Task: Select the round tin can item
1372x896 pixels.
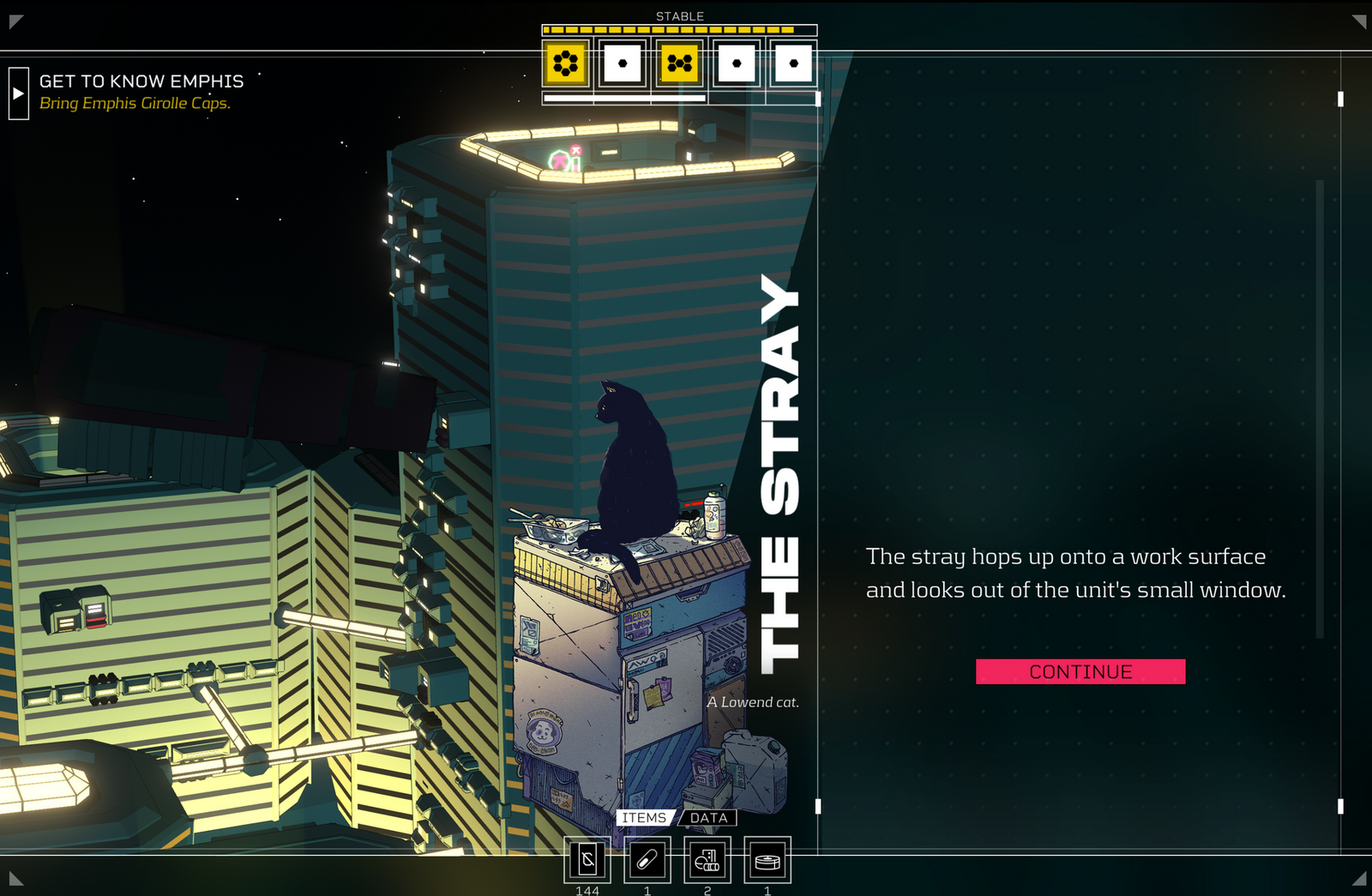Action: (x=767, y=860)
